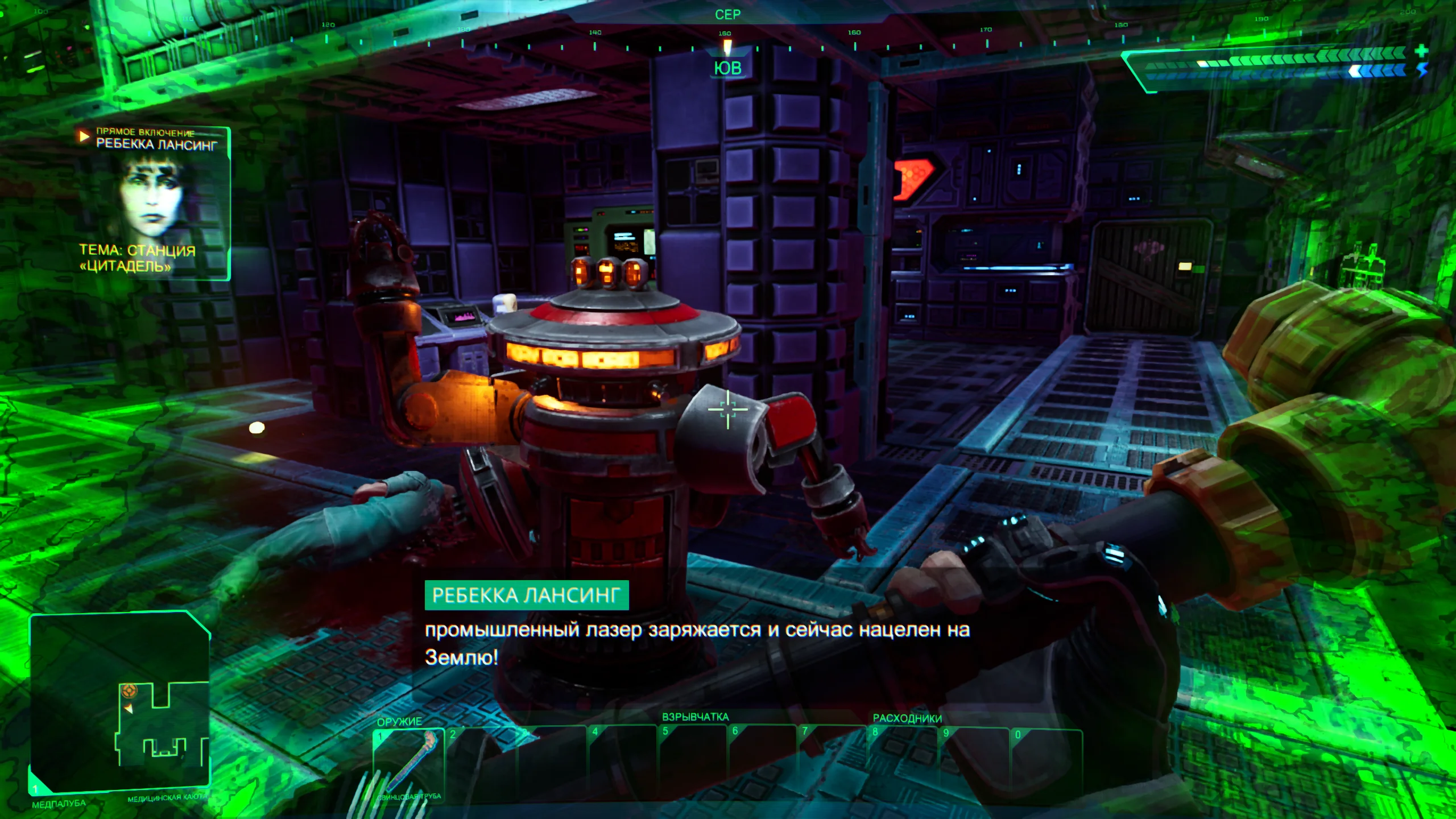1456x819 pixels.
Task: Click the orange play arrow beside the transmission title
Action: pyautogui.click(x=85, y=136)
